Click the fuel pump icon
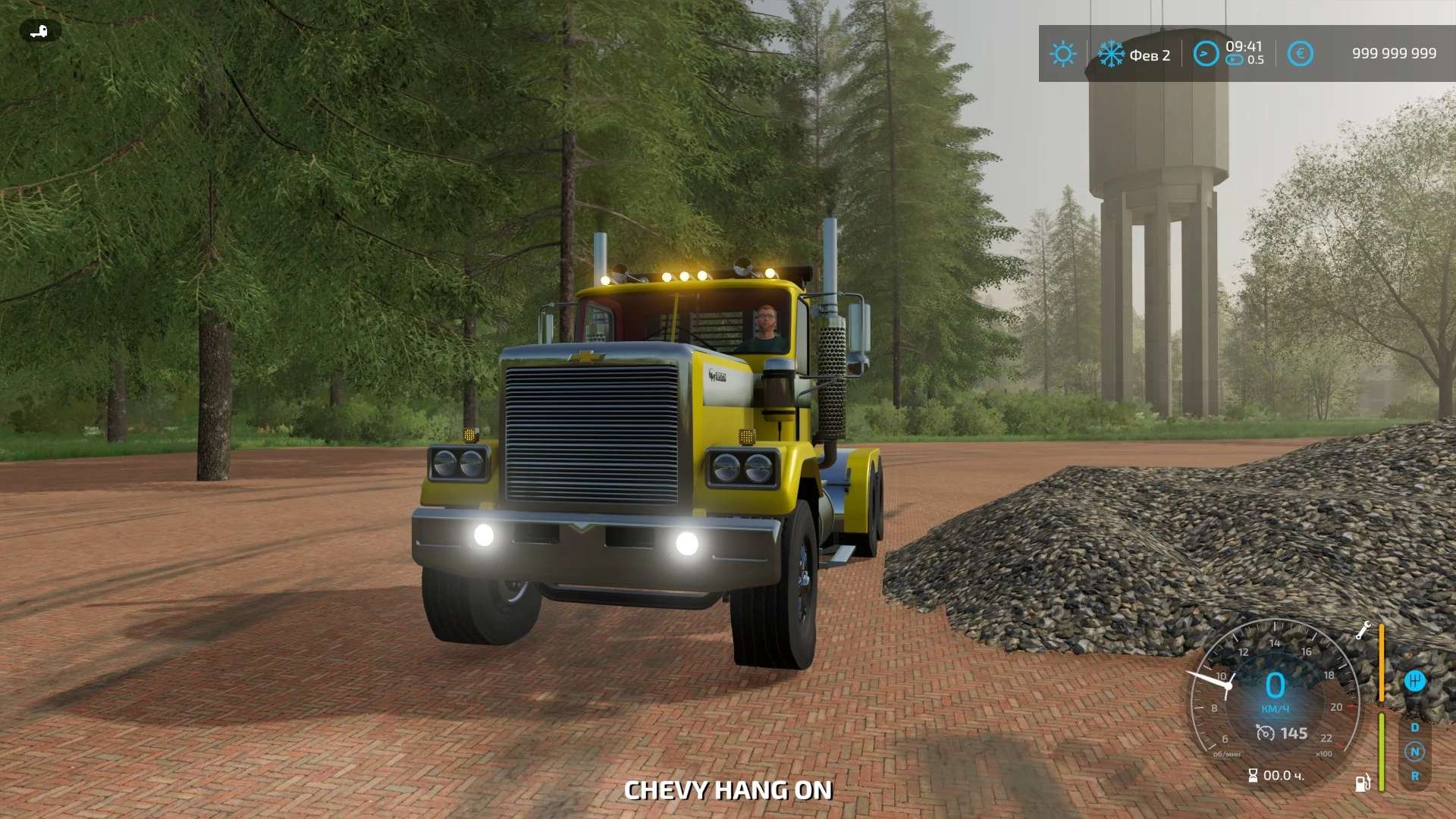1456x819 pixels. [1362, 783]
